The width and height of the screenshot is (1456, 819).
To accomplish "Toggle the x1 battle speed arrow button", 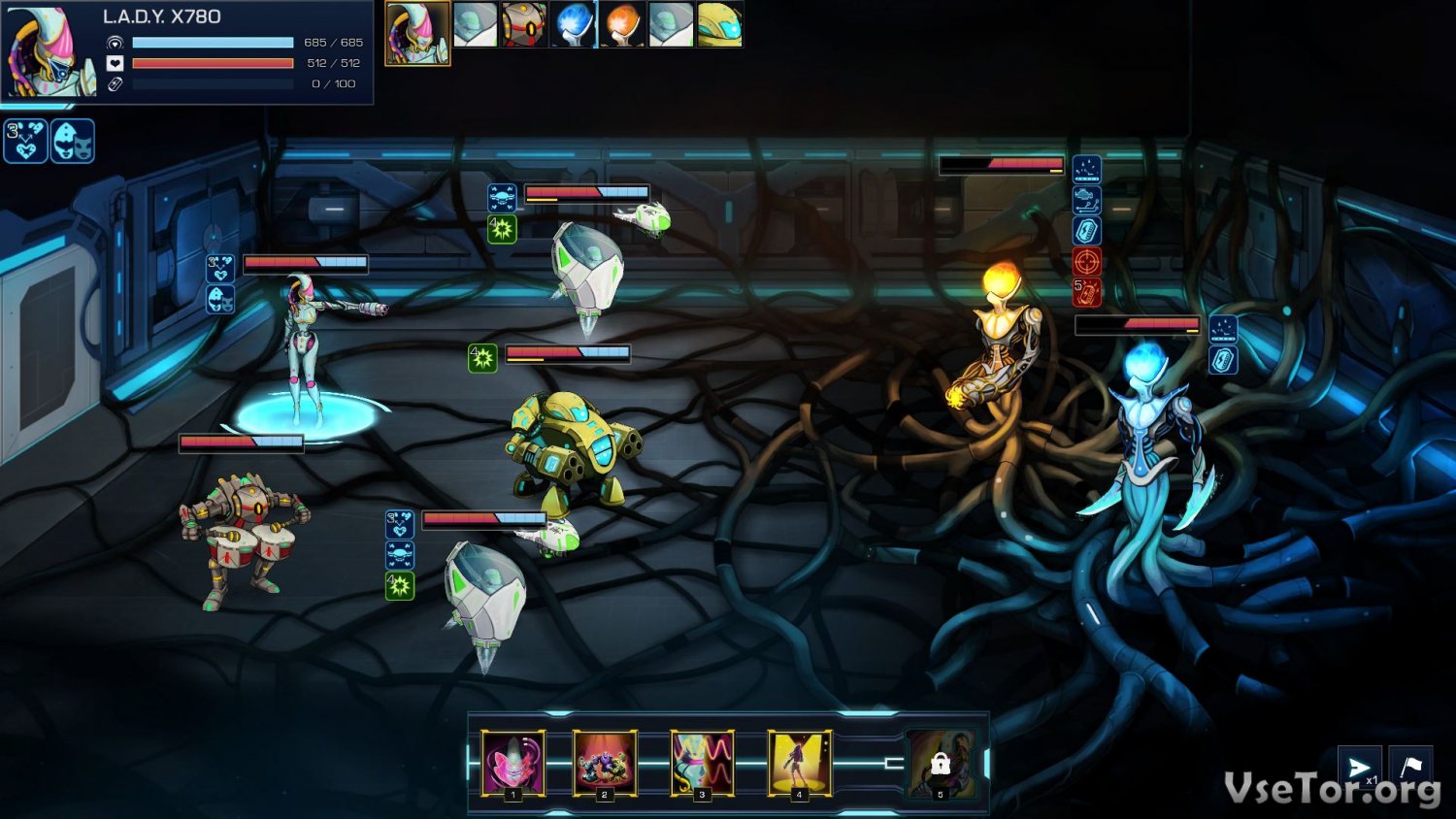I will coord(1360,770).
